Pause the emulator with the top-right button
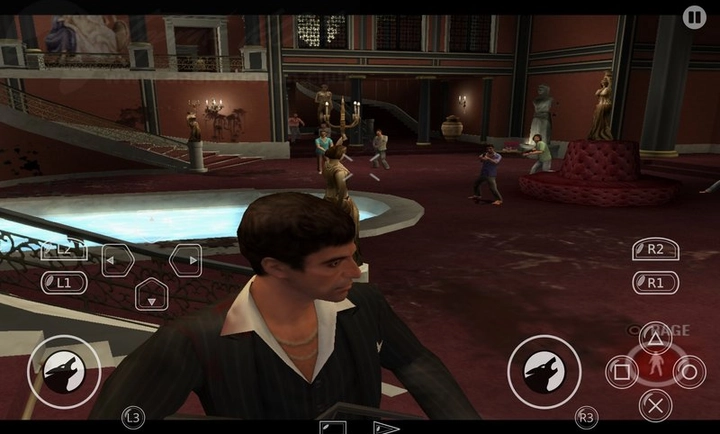720x434 pixels. pyautogui.click(x=694, y=16)
